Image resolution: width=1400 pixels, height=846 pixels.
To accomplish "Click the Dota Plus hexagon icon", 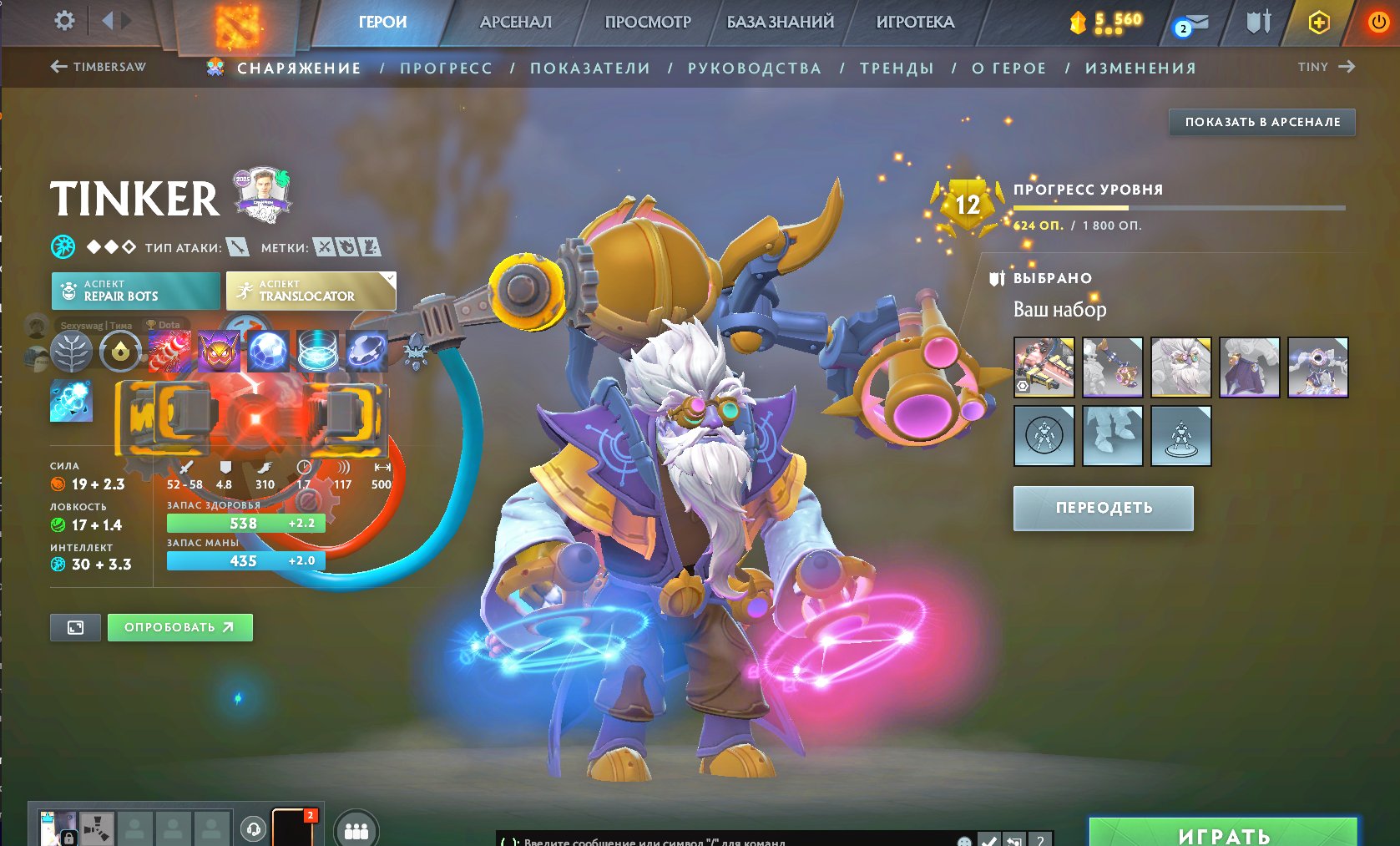I will click(x=1319, y=22).
